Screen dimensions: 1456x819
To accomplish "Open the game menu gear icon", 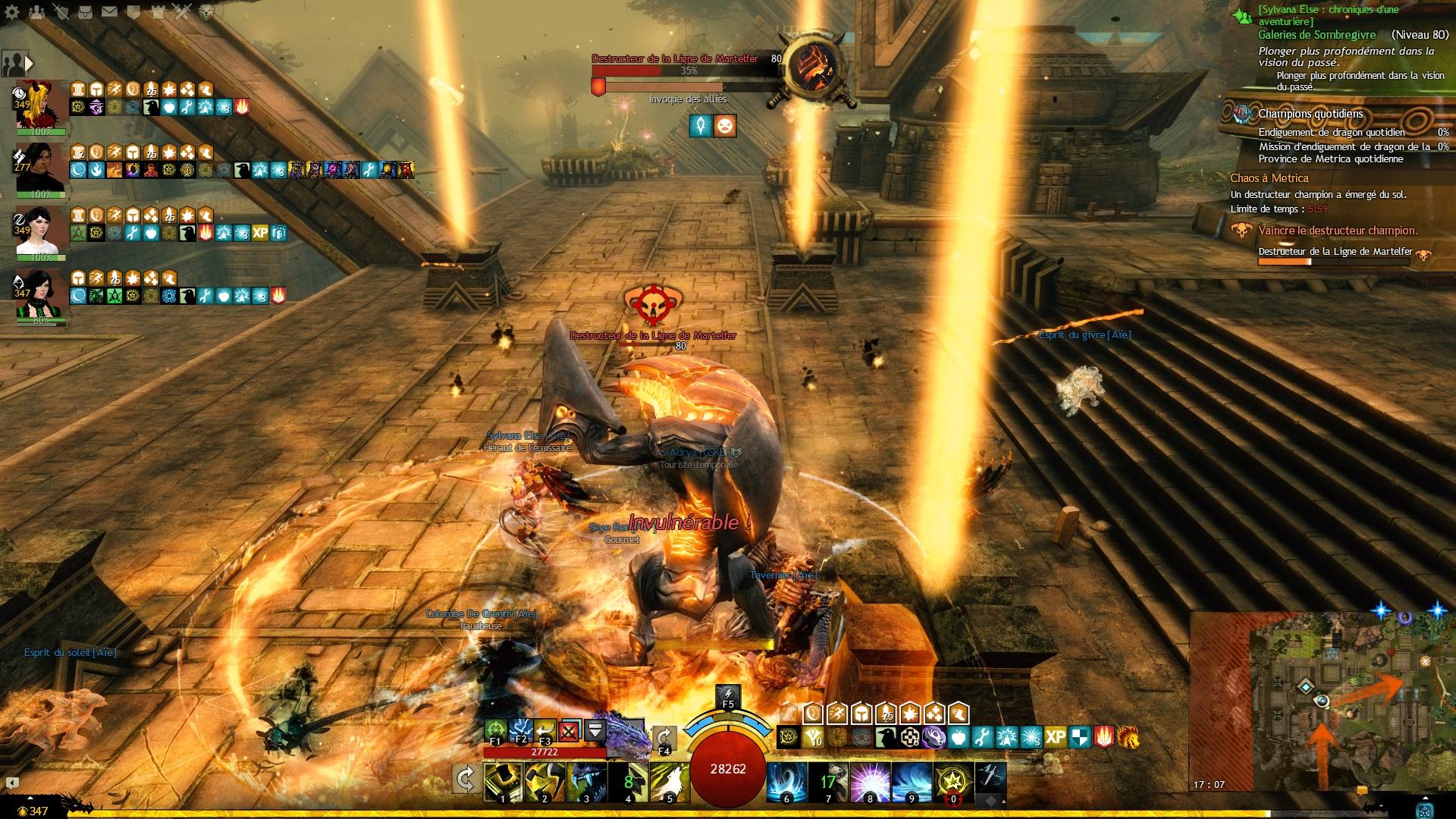I will tap(11, 11).
